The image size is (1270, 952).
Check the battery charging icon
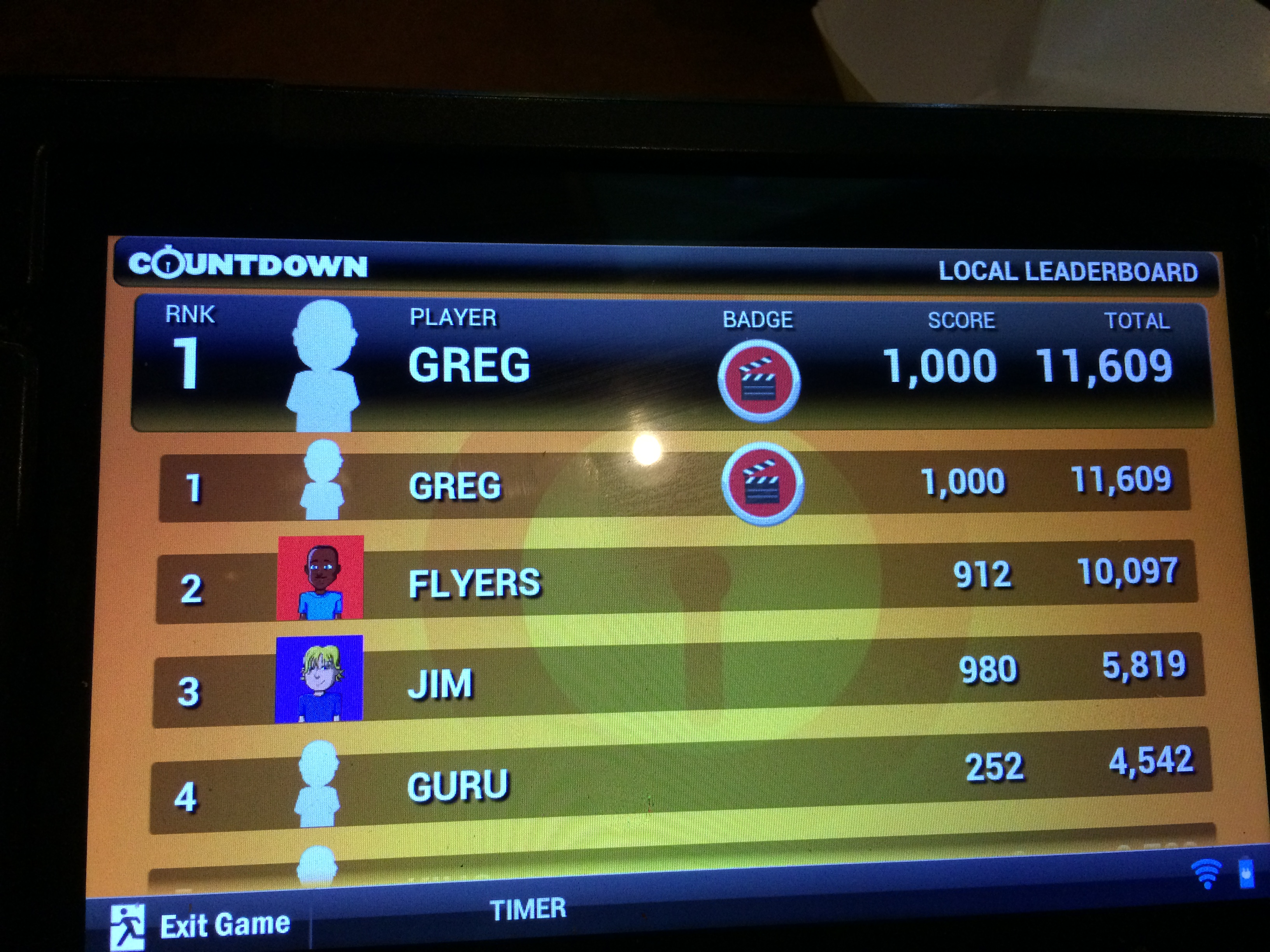1247,873
